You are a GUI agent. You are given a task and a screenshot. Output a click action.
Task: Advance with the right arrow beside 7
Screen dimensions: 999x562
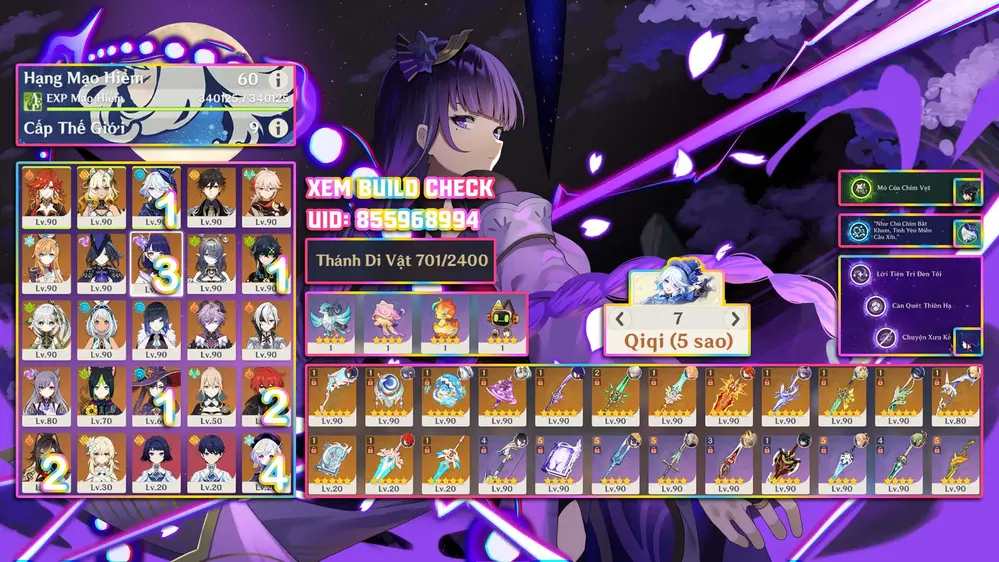coord(737,319)
